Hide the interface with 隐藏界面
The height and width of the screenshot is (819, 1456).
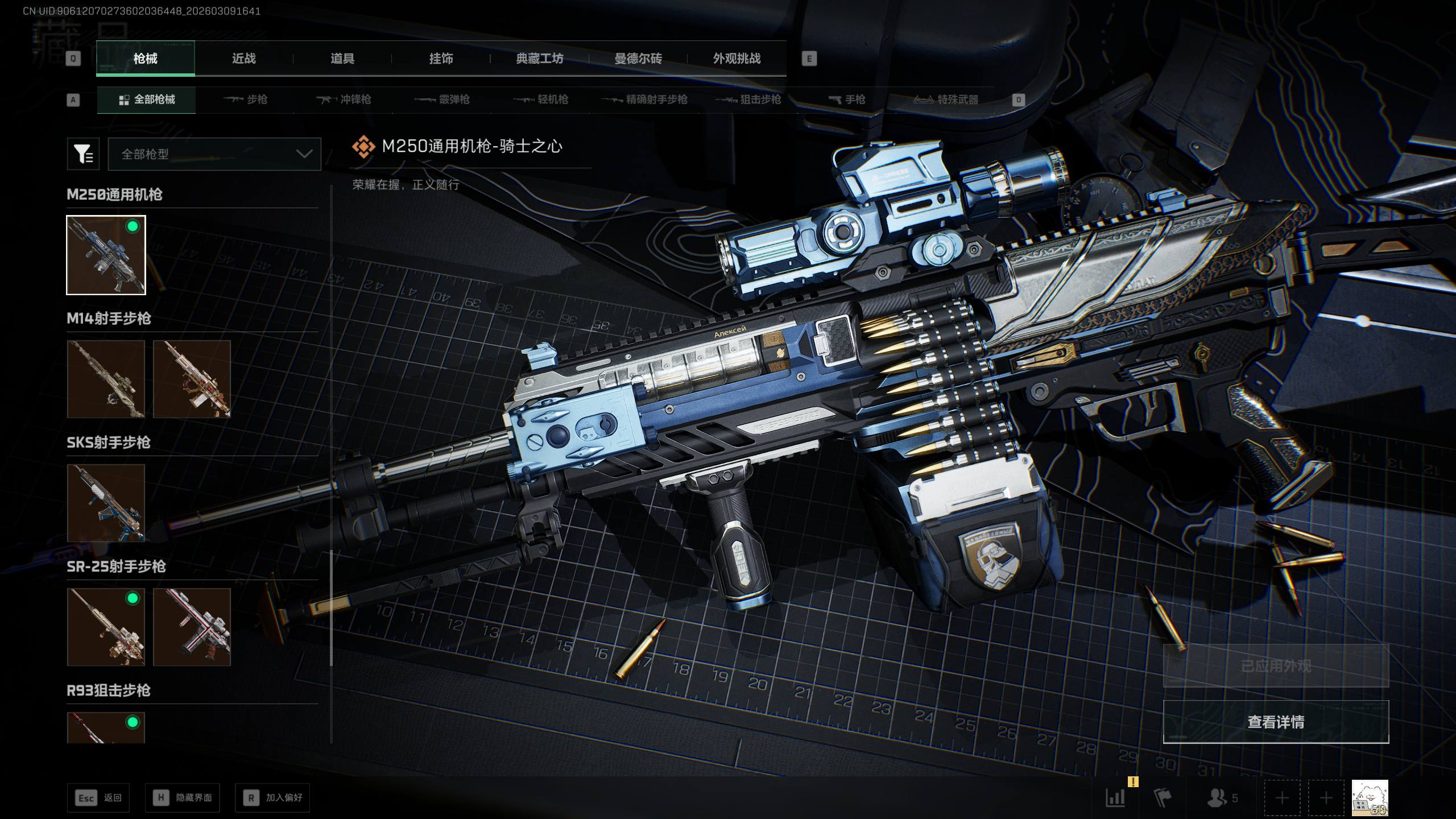[183, 798]
